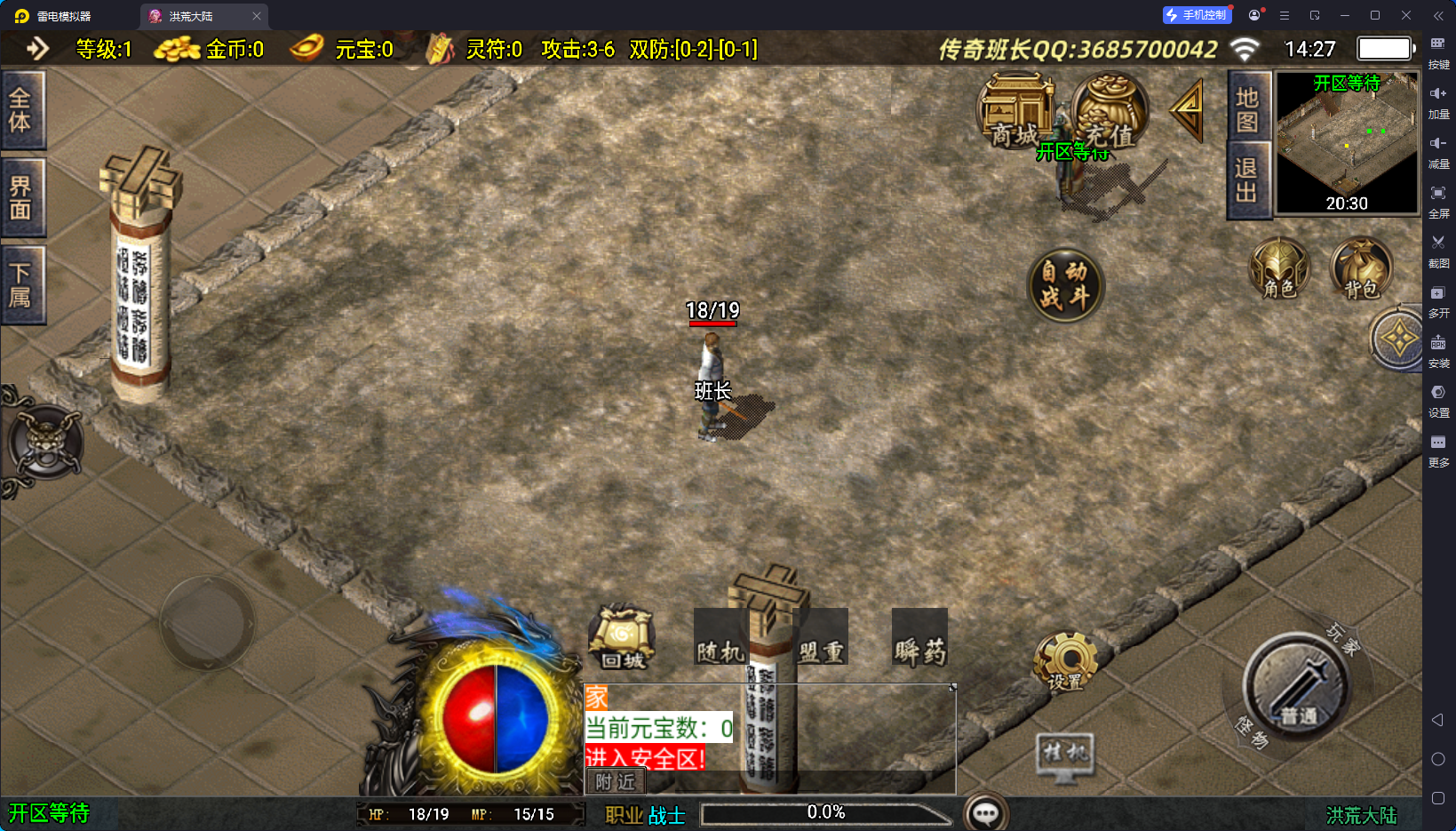
Task: Open the chat speech bubble button
Action: [x=986, y=812]
